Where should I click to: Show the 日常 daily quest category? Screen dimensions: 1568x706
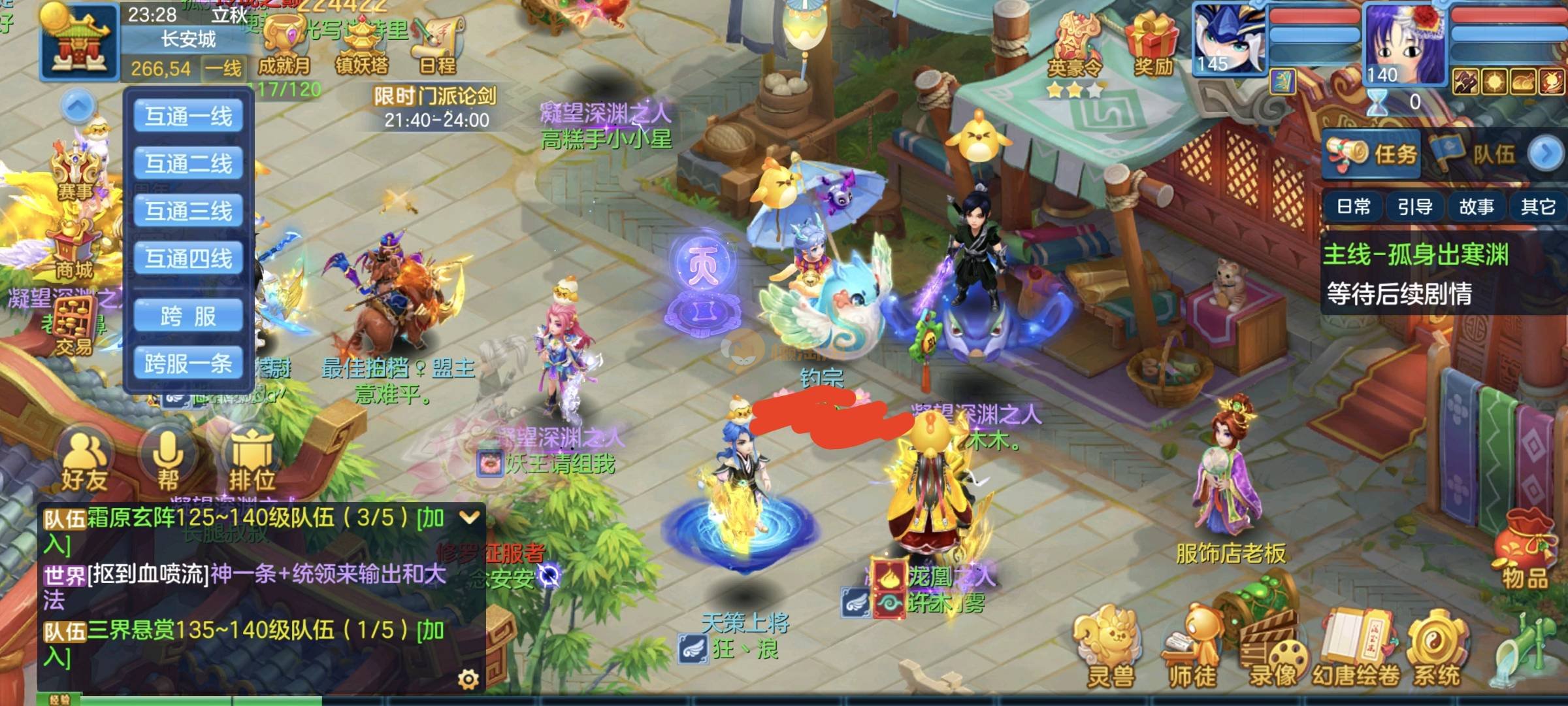pos(1353,207)
